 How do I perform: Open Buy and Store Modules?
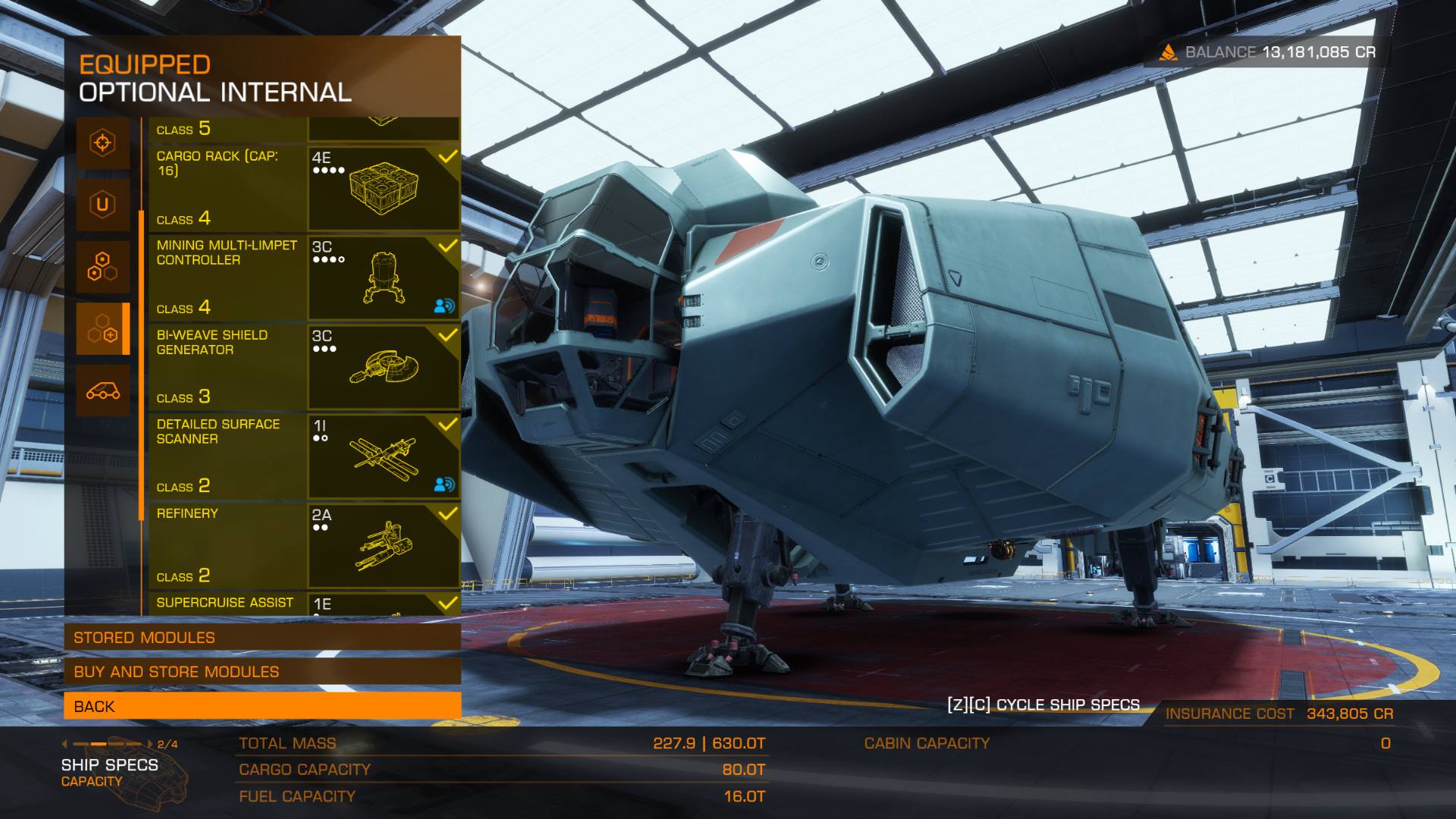(262, 672)
